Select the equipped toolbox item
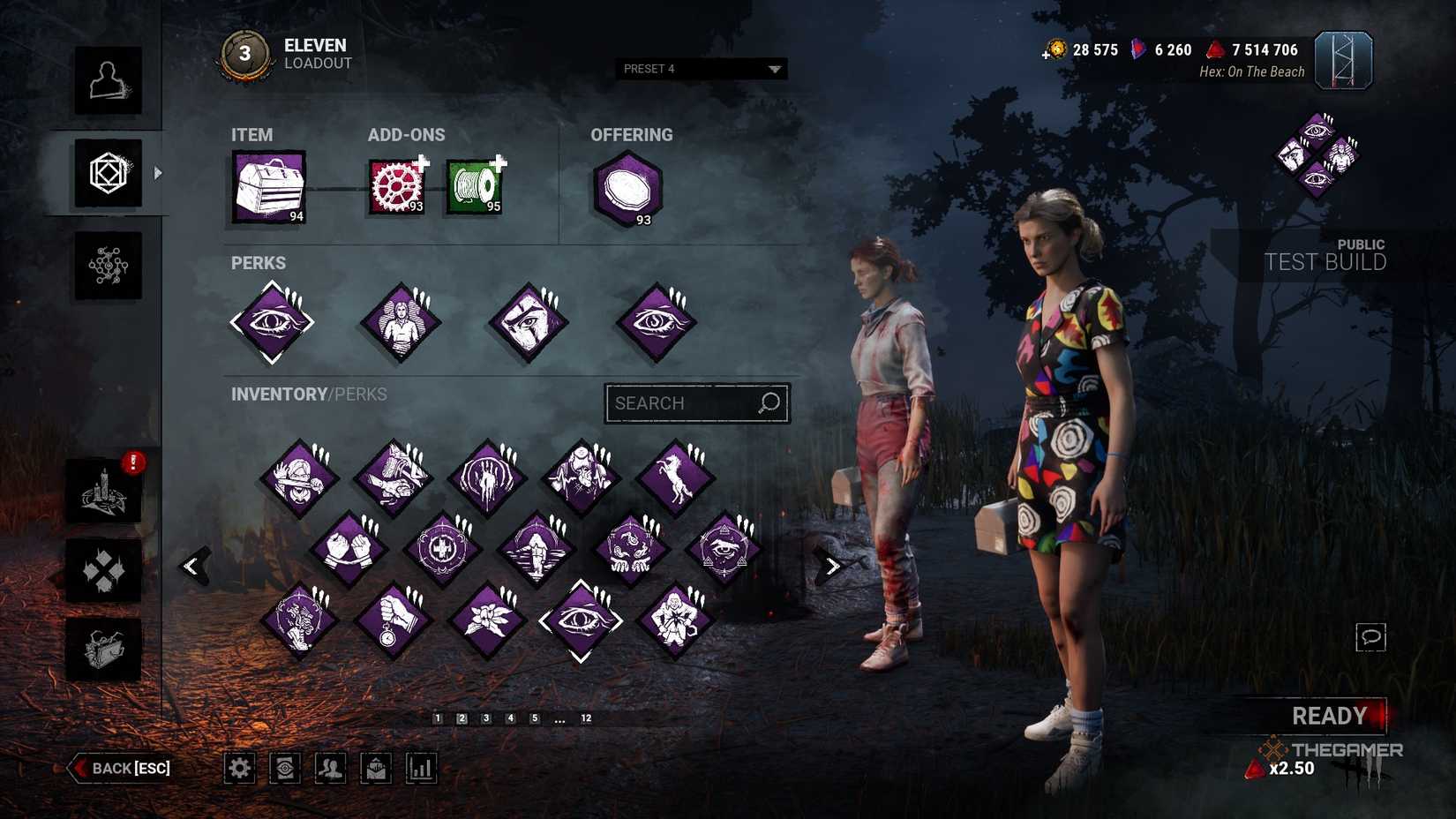Screen dimensions: 1456x819 point(267,186)
